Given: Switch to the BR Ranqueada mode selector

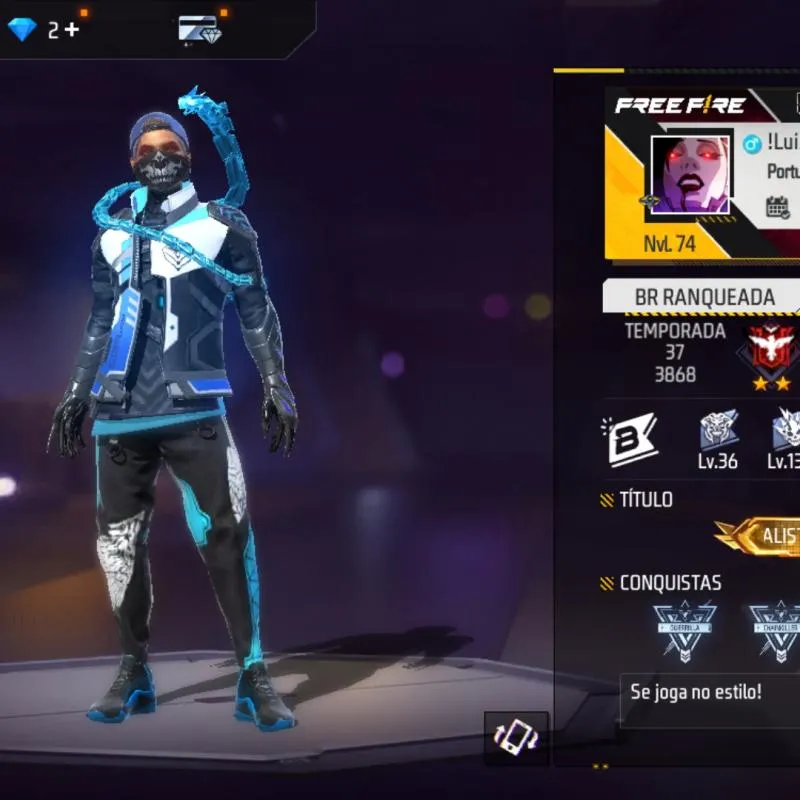Looking at the screenshot, I should tap(704, 297).
